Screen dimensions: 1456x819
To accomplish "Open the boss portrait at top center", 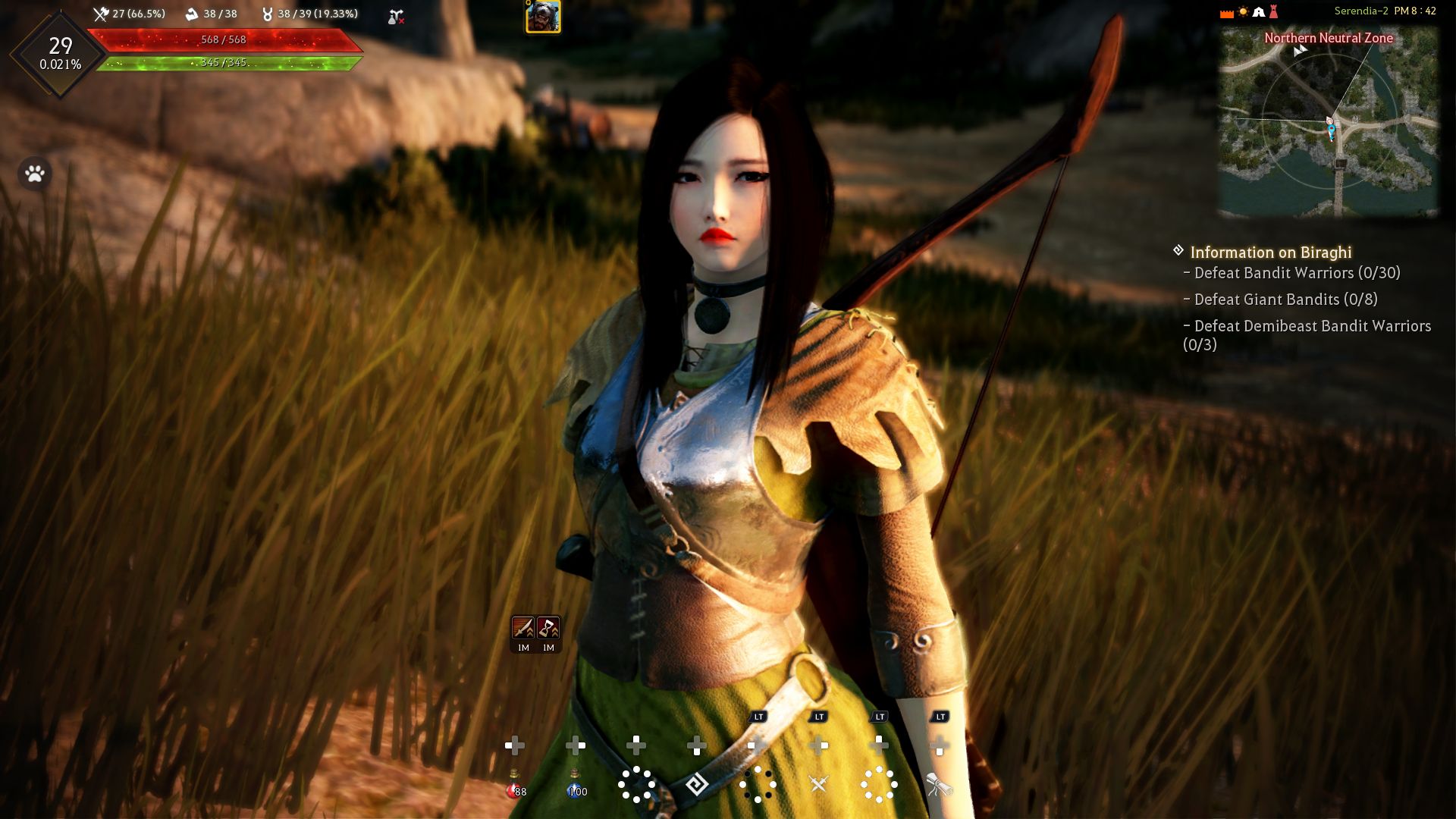I will point(542,17).
